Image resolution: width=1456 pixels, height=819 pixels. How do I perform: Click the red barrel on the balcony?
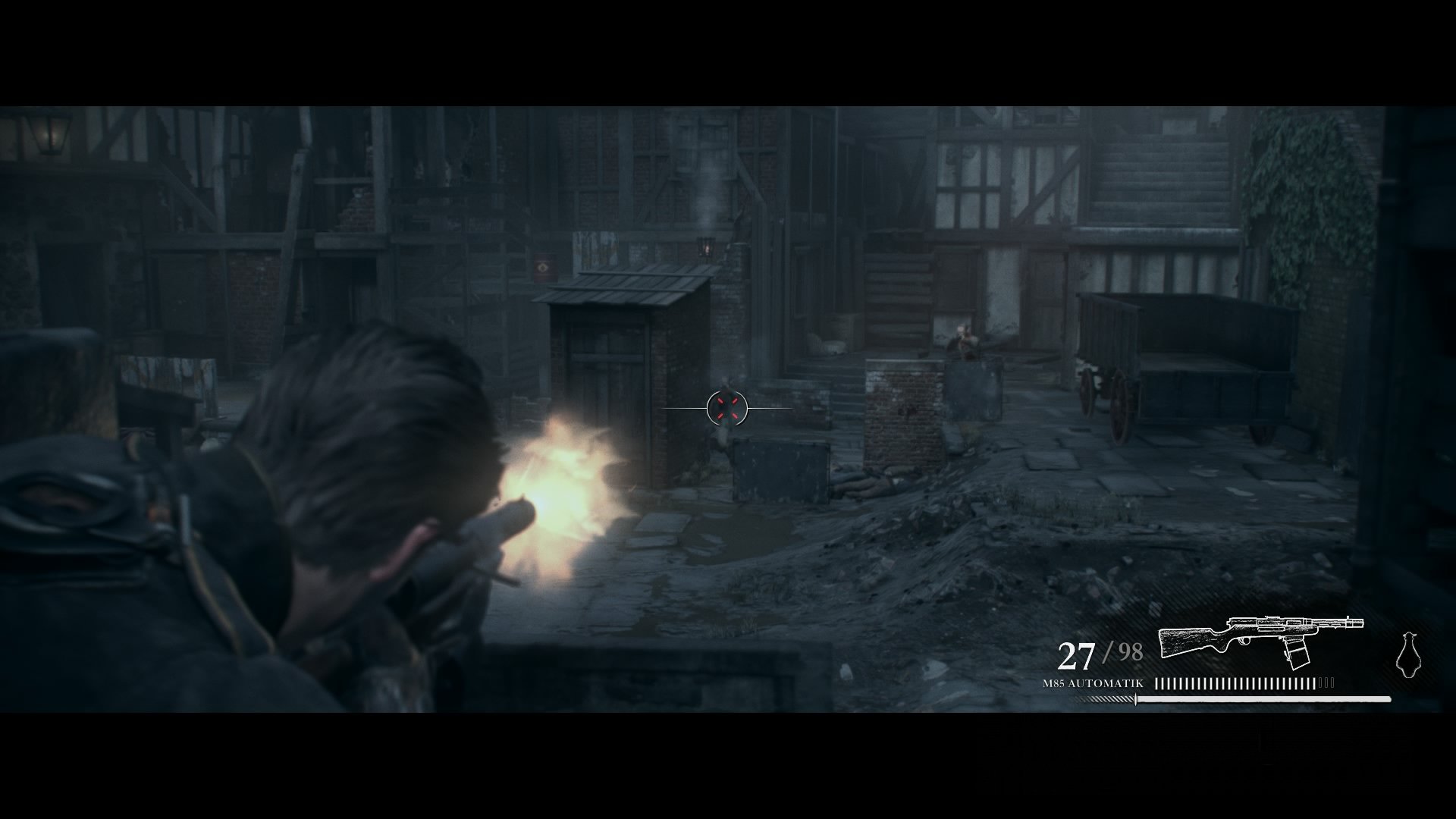pos(544,265)
